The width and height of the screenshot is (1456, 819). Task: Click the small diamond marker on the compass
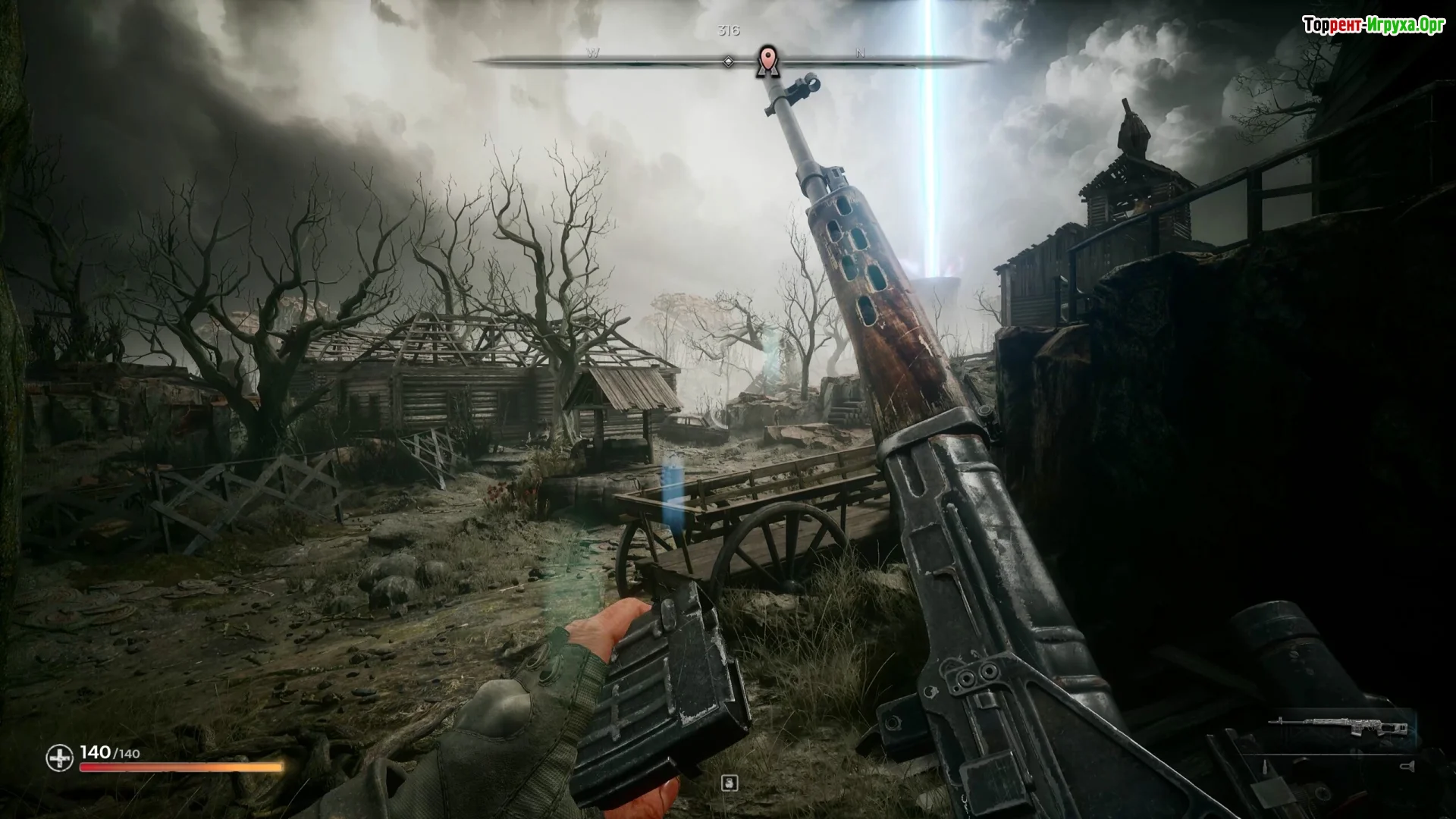click(x=728, y=61)
